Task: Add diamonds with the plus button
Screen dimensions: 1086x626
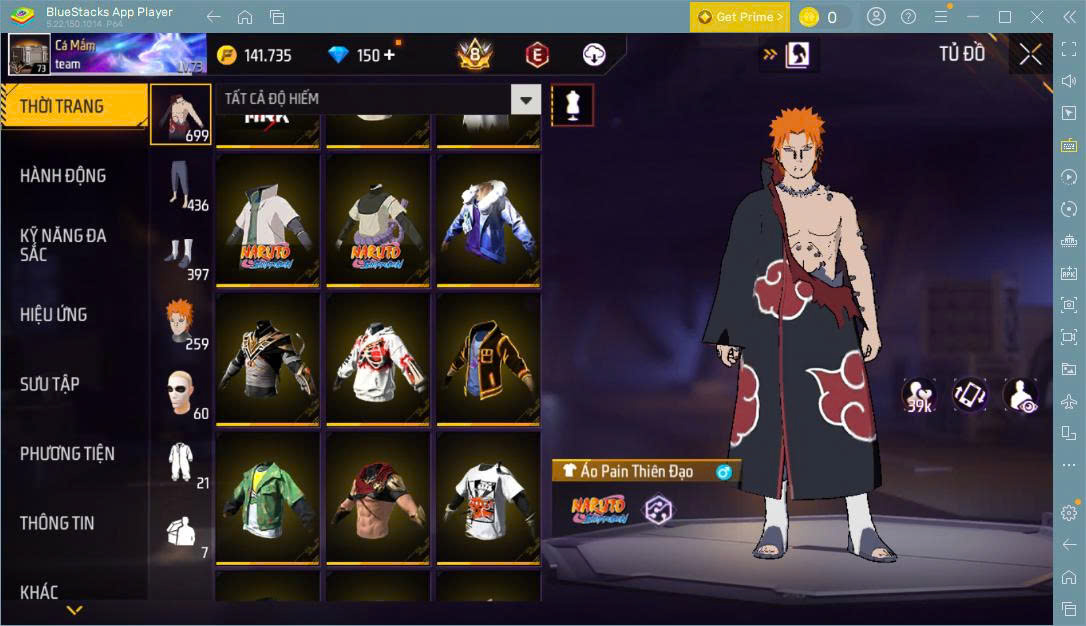Action: (x=389, y=55)
